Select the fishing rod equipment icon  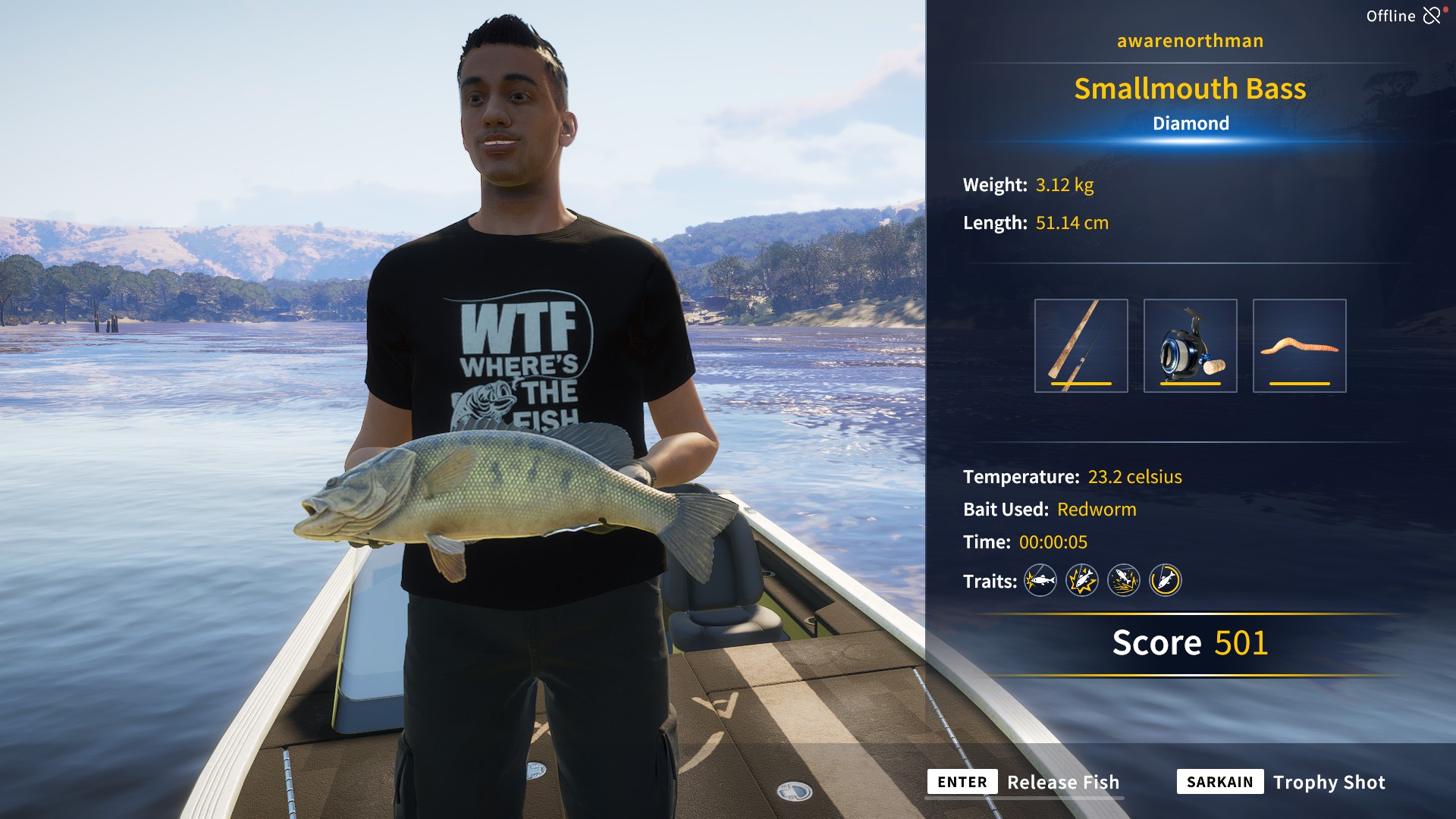[x=1080, y=346]
